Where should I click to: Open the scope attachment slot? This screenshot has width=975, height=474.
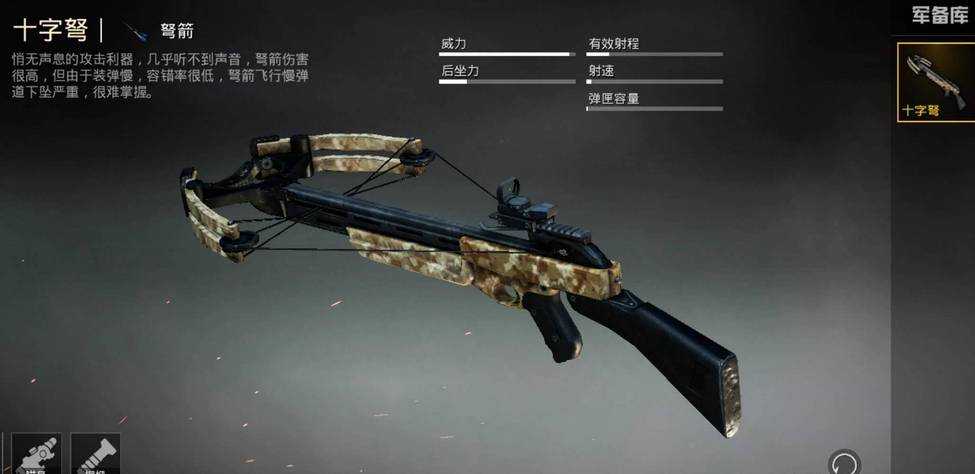36,454
